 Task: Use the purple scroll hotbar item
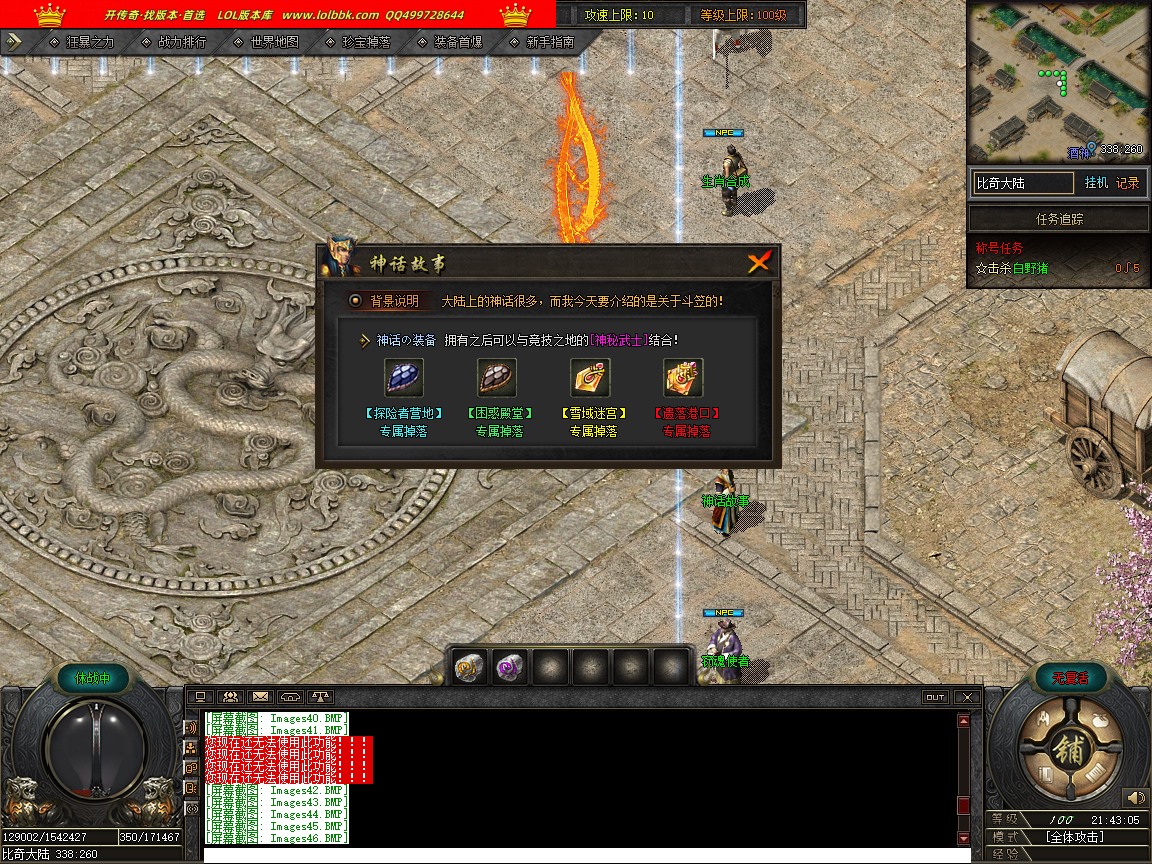point(511,666)
